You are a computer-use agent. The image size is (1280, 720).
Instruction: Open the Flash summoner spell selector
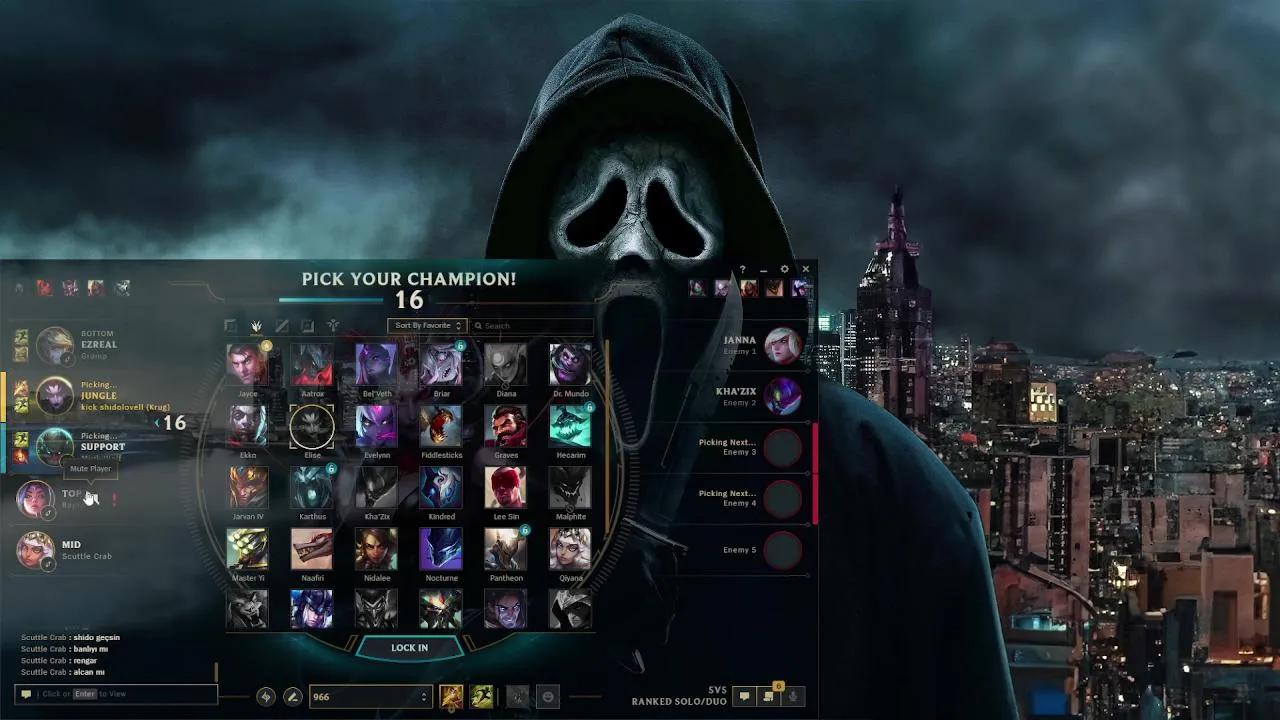(x=450, y=695)
